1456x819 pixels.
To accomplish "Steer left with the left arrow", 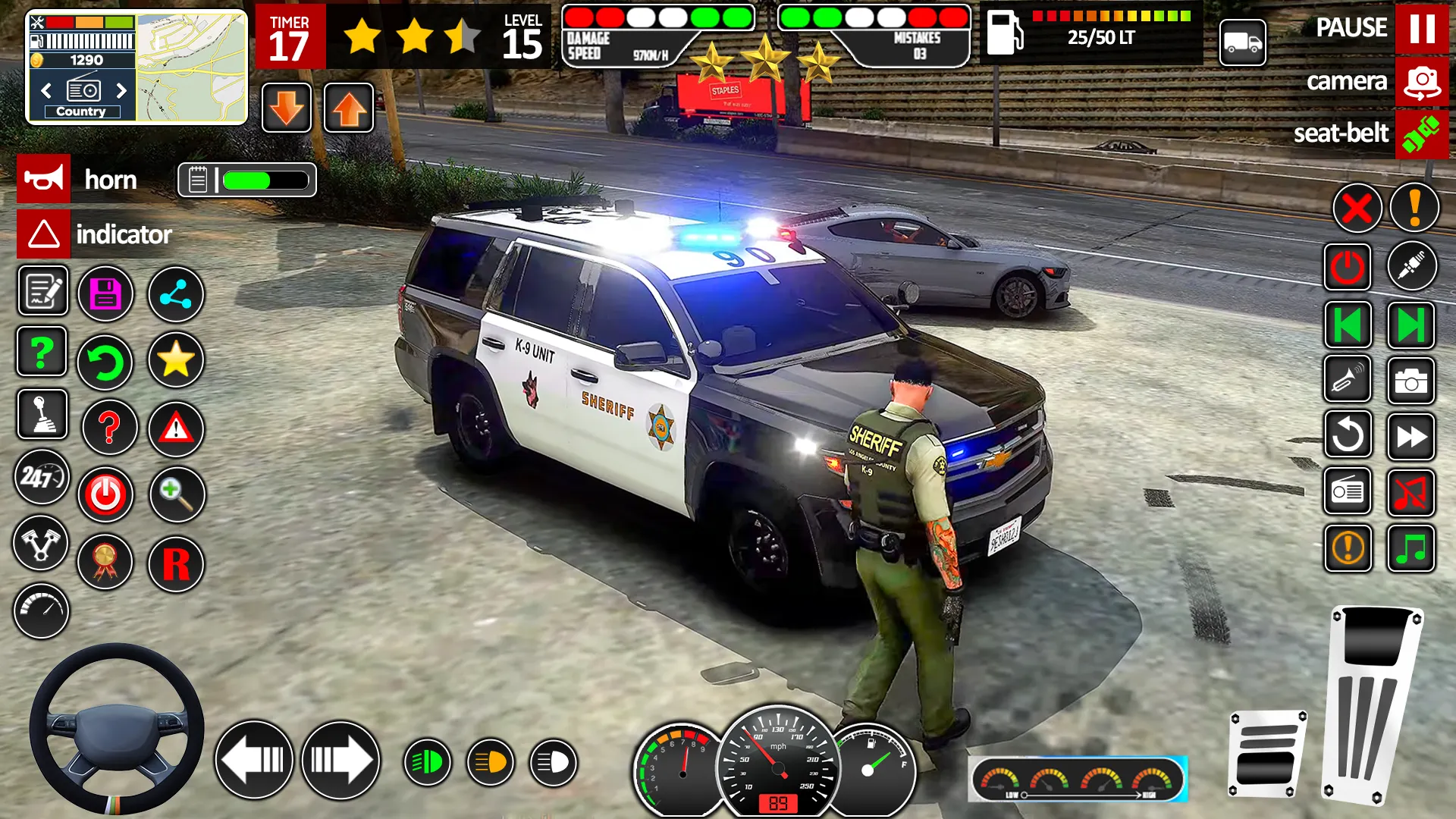I will click(254, 760).
